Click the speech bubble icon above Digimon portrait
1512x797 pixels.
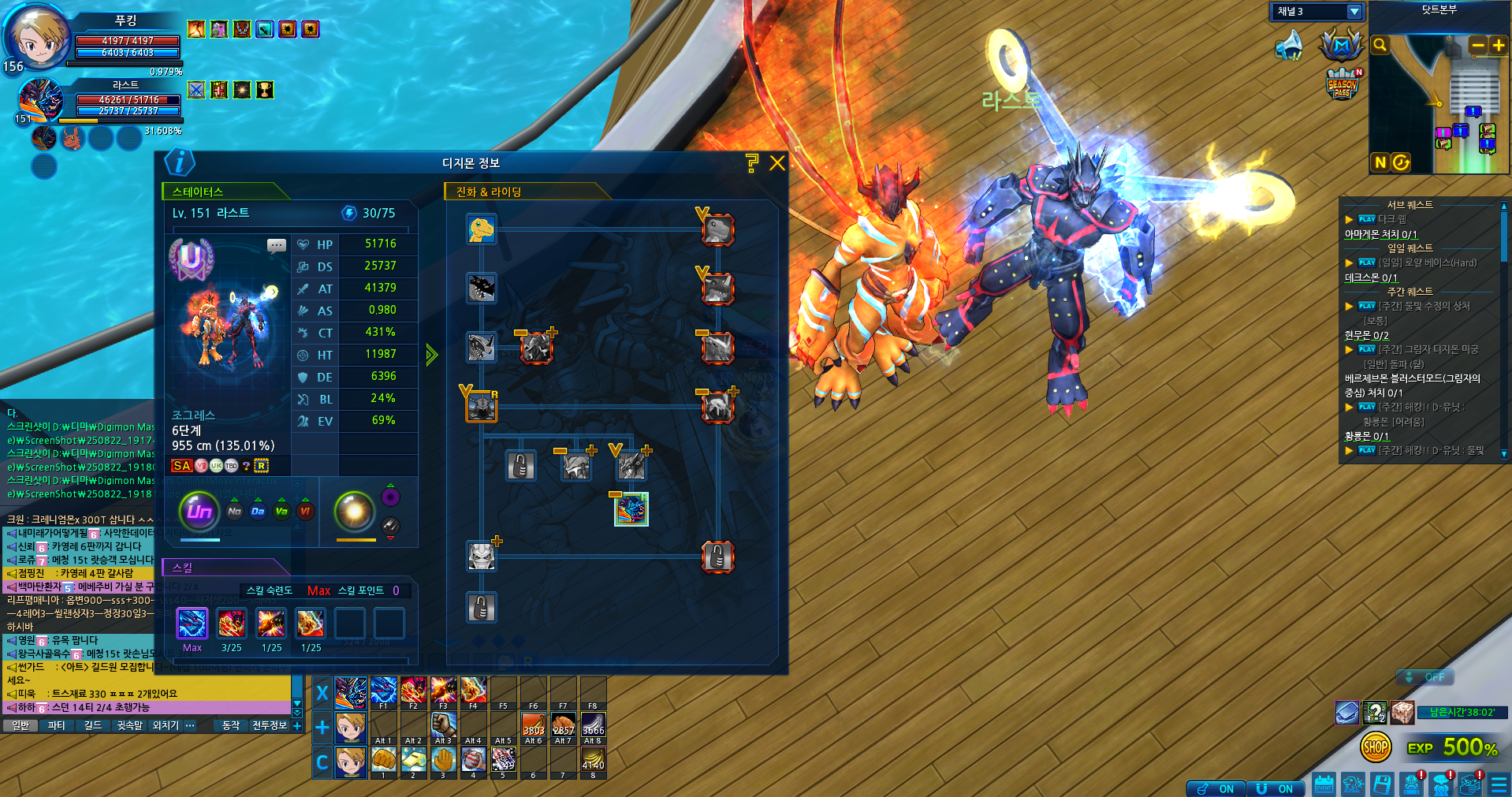[x=277, y=245]
